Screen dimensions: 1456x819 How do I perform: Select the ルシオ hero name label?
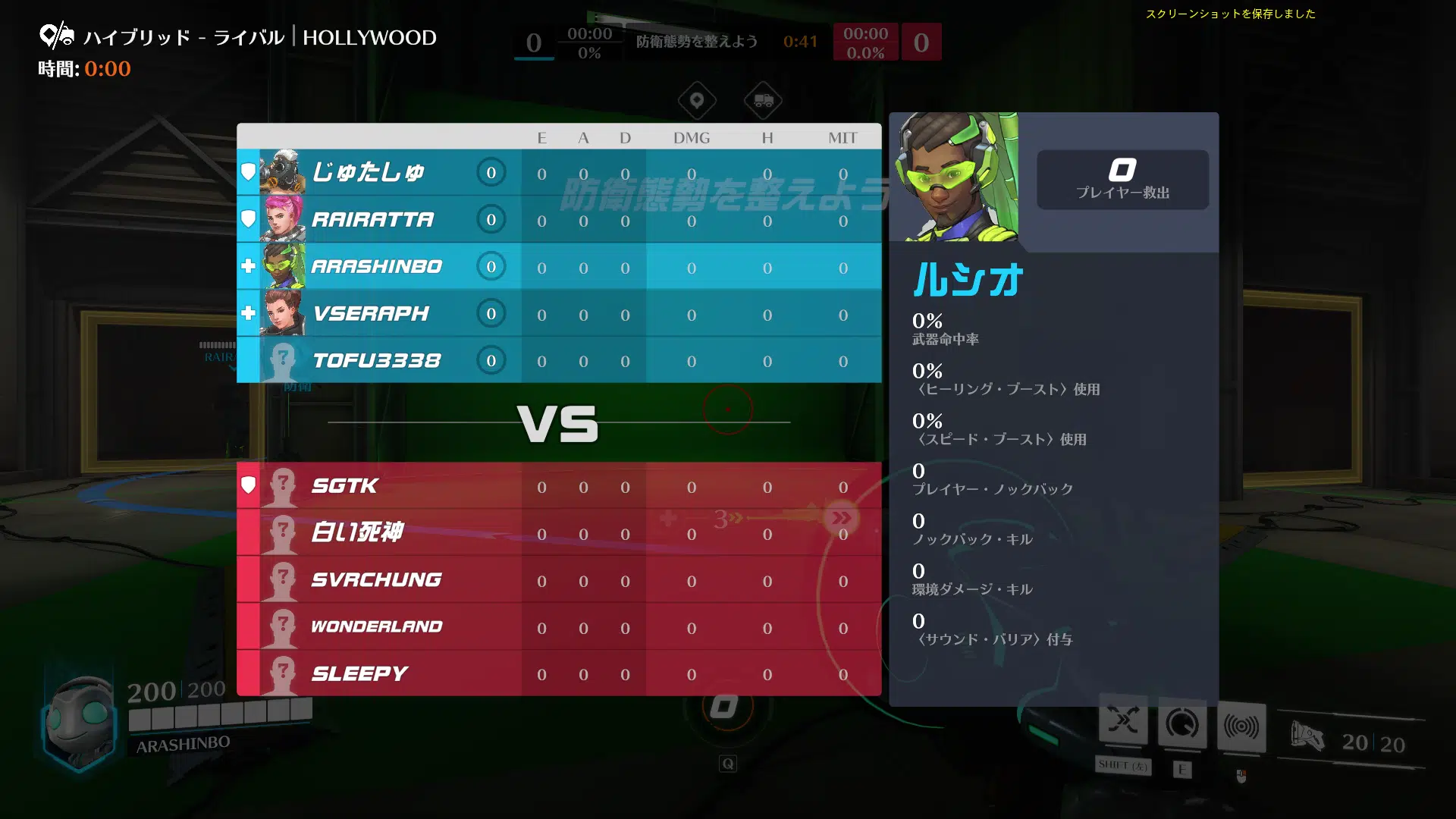pos(966,279)
